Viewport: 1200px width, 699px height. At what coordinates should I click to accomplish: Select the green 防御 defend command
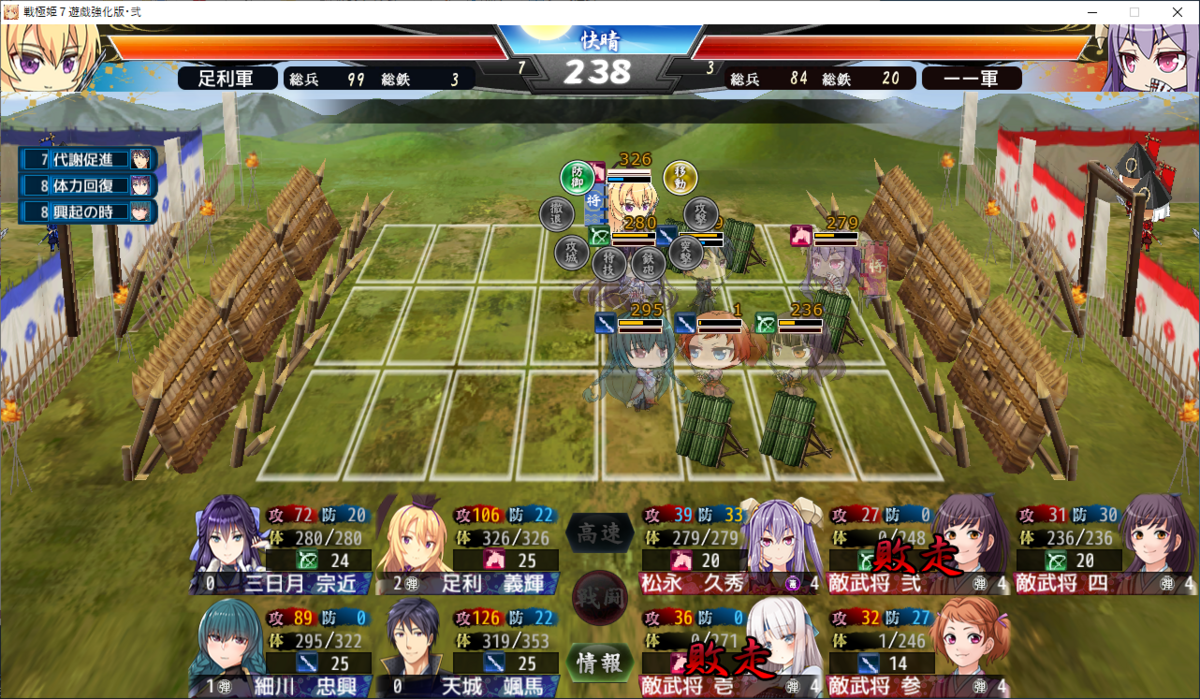[576, 177]
